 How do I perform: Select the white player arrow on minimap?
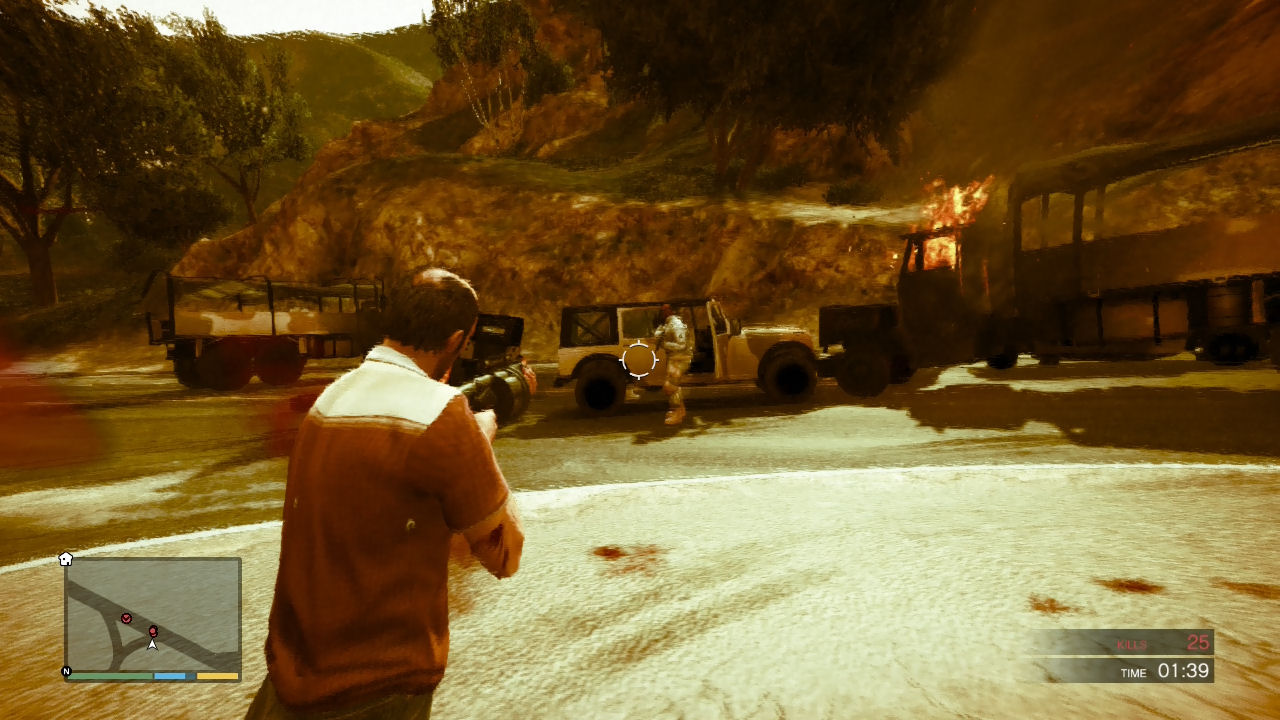pyautogui.click(x=152, y=645)
